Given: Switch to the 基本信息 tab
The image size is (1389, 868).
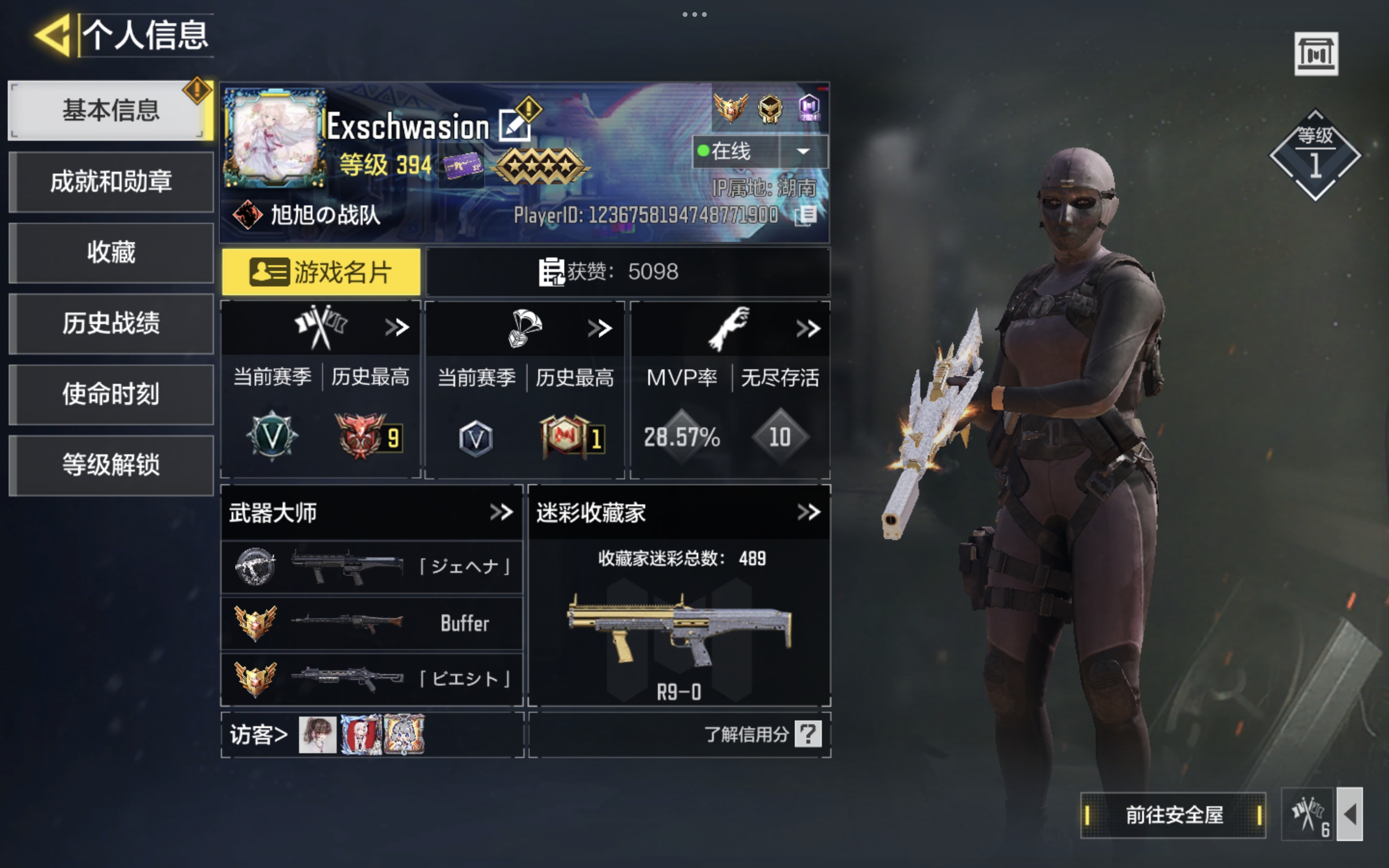Looking at the screenshot, I should pos(110,110).
